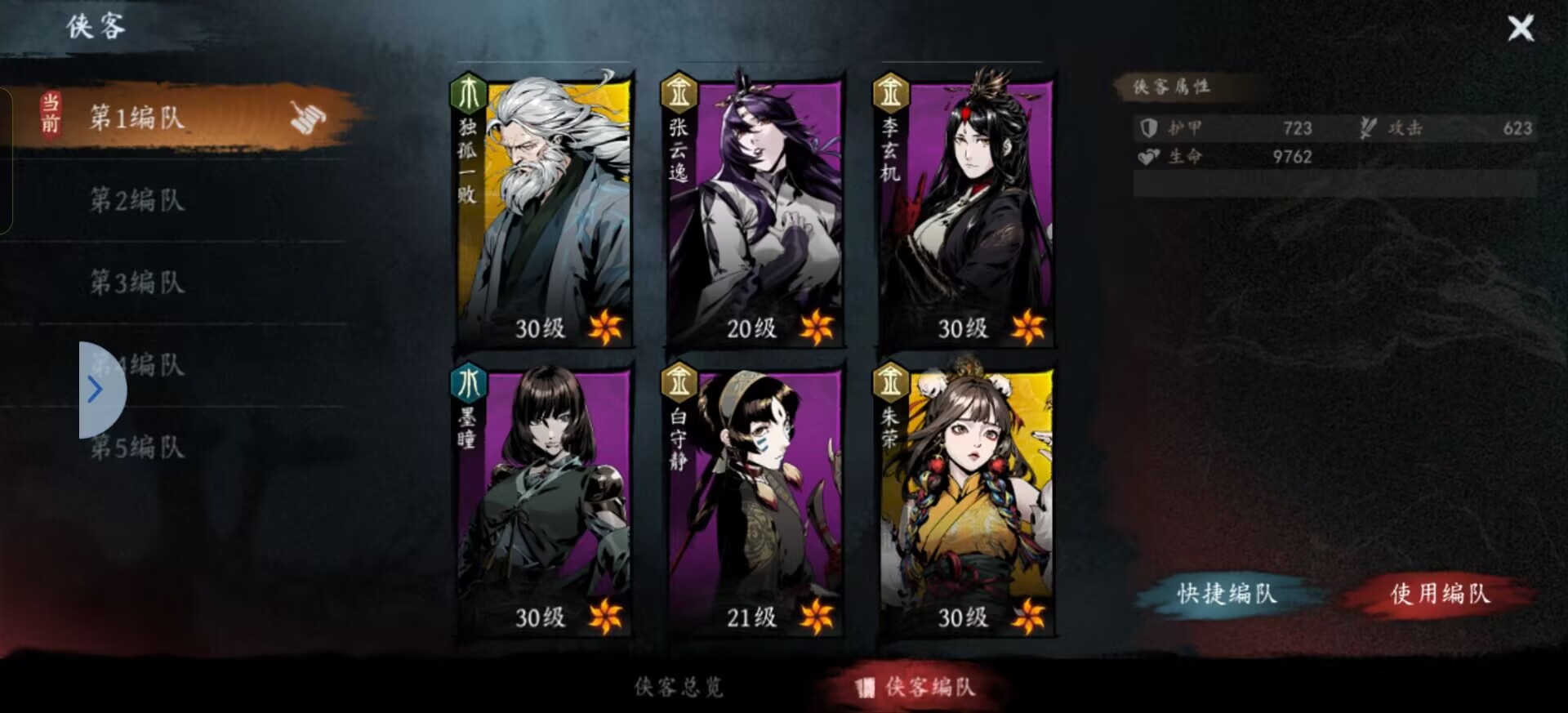Click the attack 攻击 icon
Screen dimensions: 1568x713
[x=1366, y=127]
